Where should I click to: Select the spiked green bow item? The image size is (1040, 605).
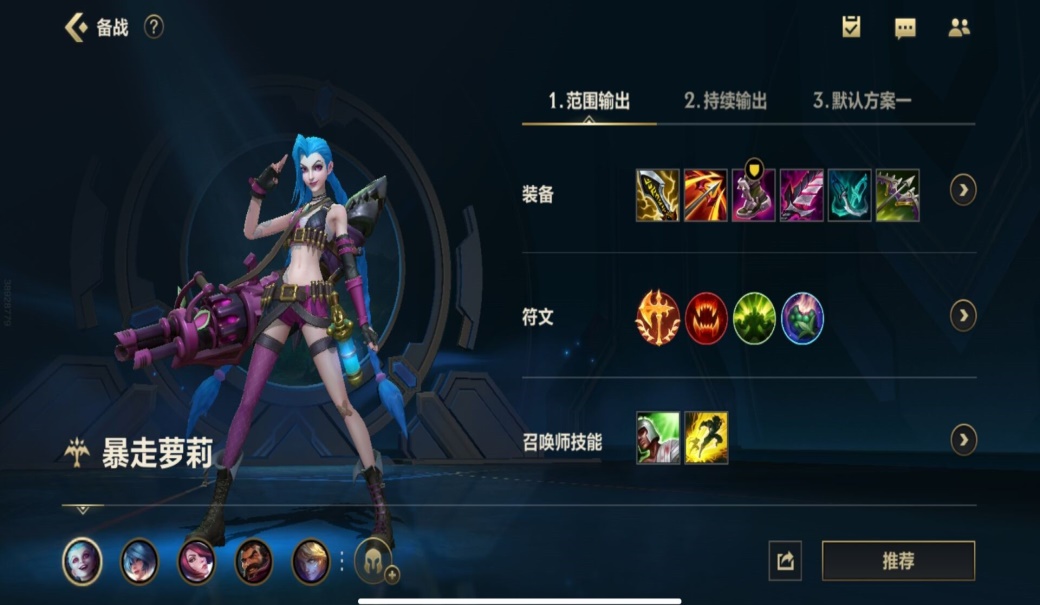click(898, 195)
